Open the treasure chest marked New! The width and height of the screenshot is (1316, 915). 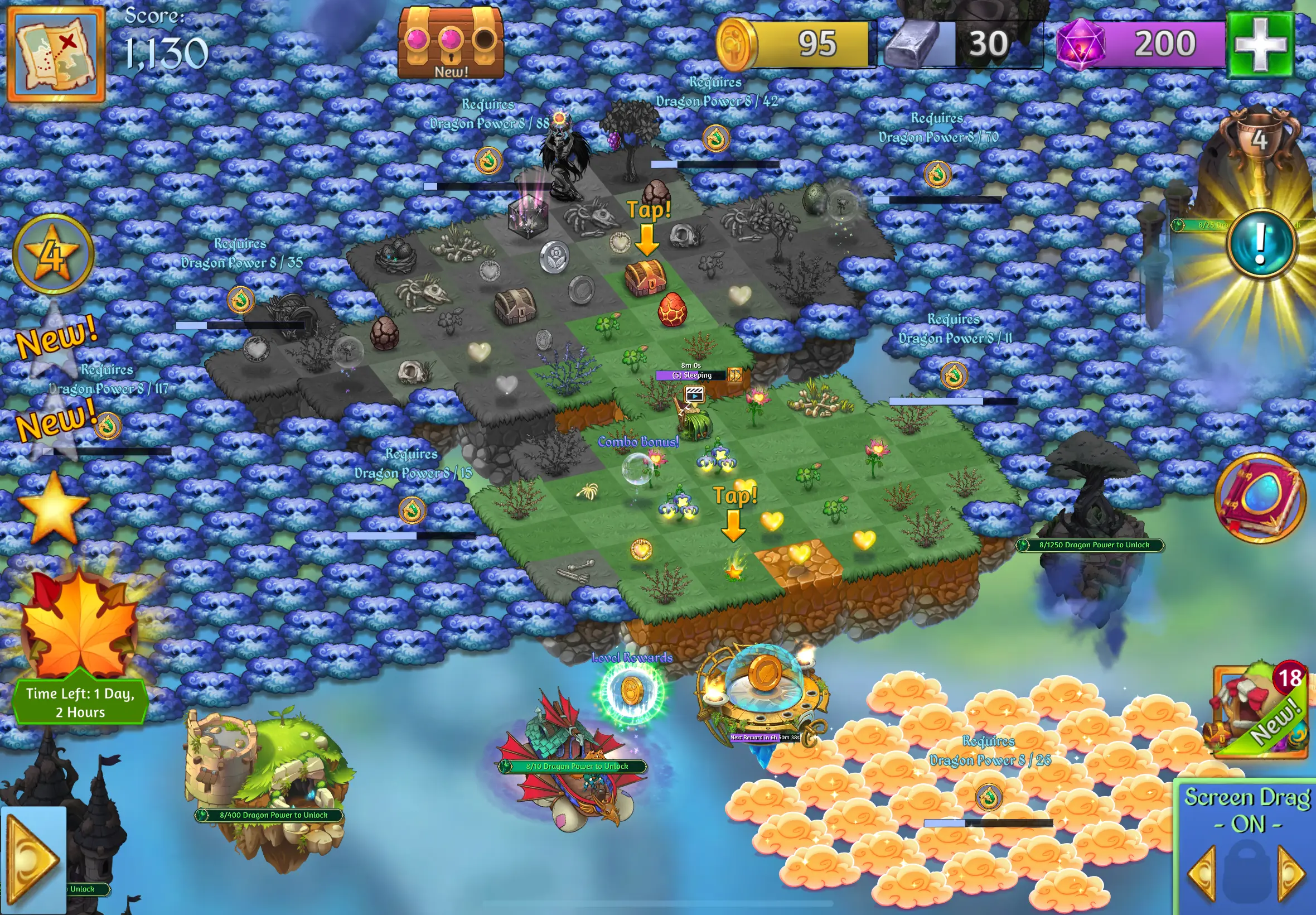pos(451,42)
